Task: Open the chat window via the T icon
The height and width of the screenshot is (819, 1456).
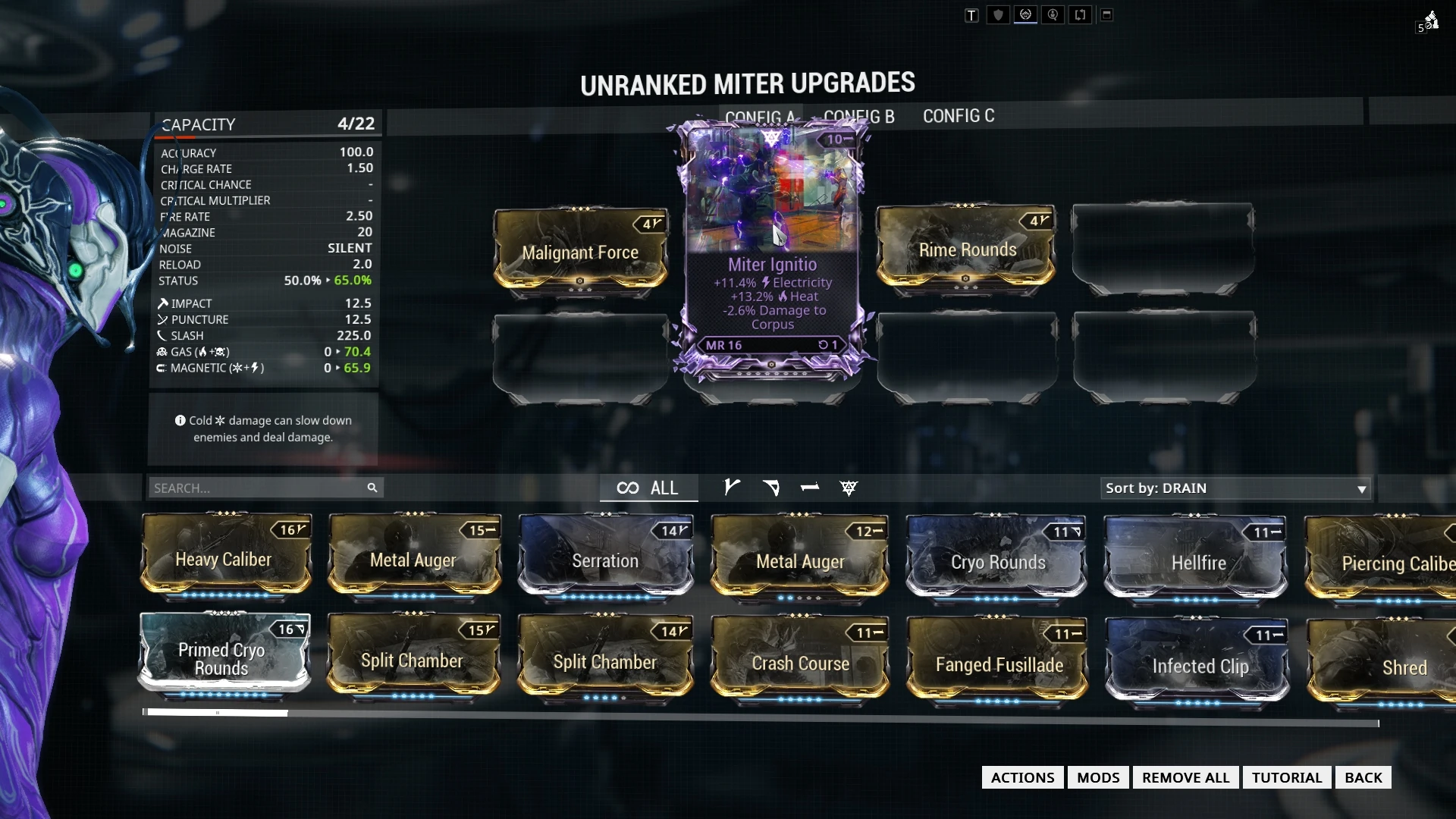Action: point(971,14)
